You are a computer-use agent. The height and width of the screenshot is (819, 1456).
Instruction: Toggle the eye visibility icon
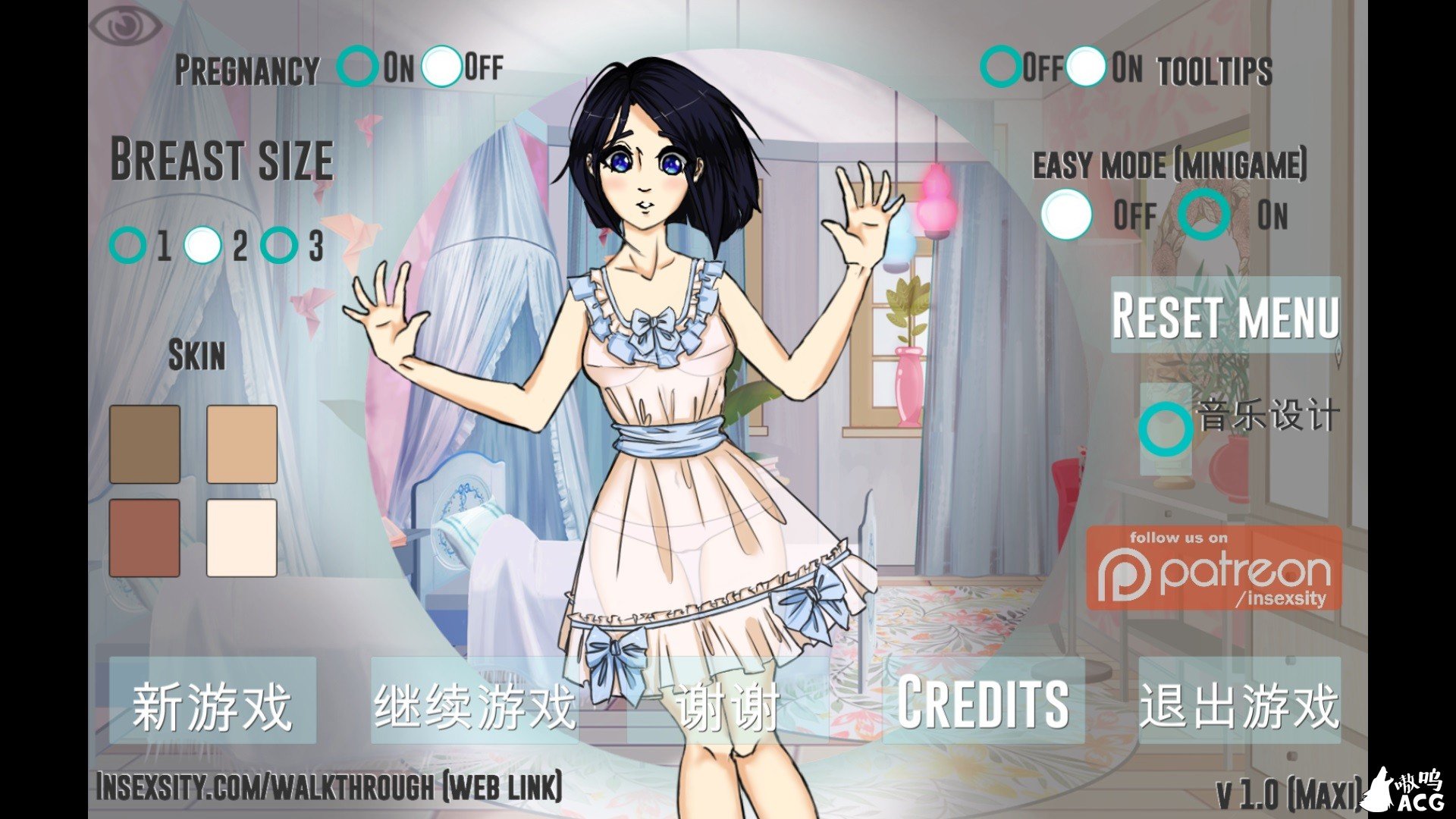click(126, 25)
